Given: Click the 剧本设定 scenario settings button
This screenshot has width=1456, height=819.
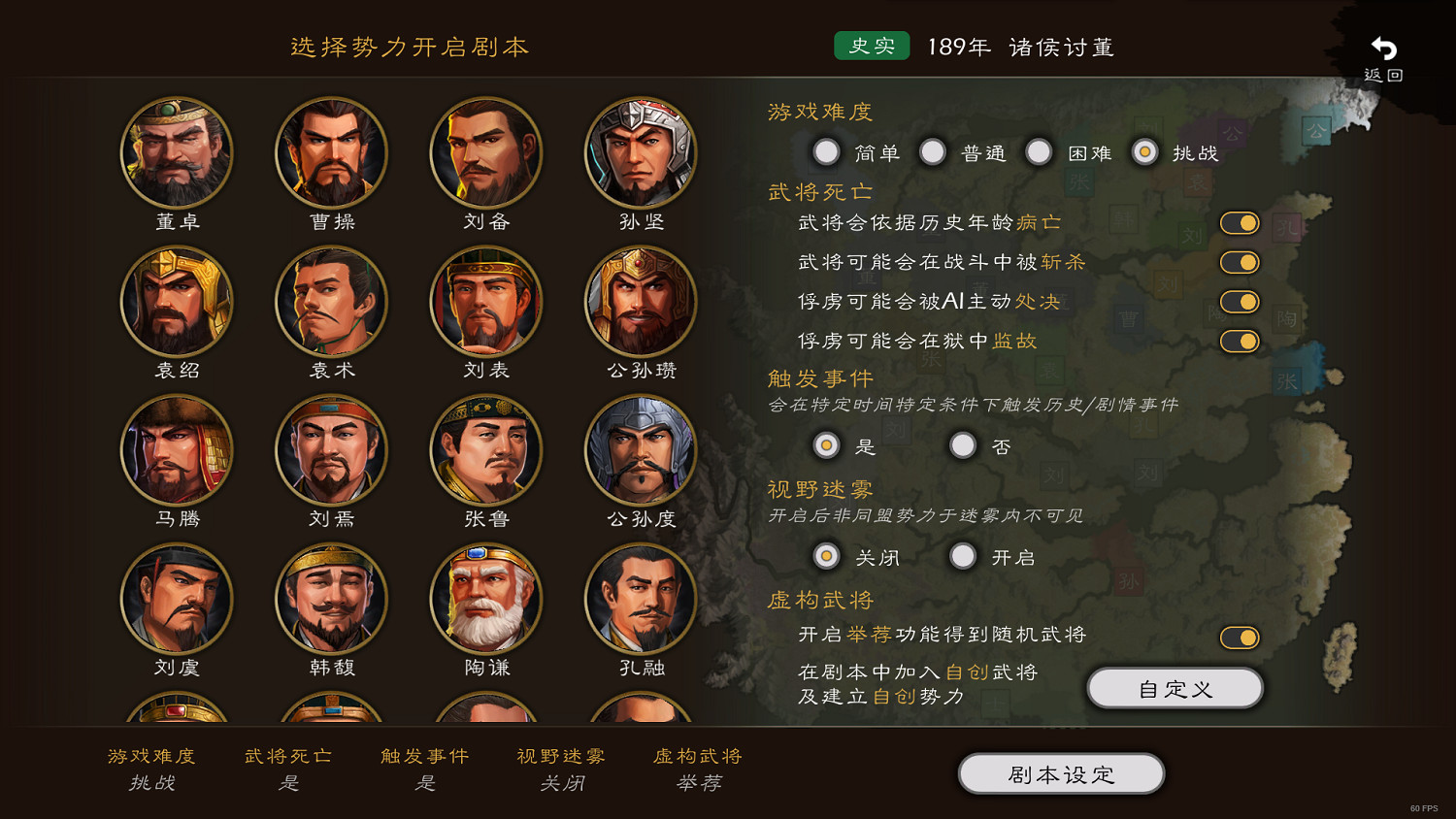Looking at the screenshot, I should pos(1061,773).
